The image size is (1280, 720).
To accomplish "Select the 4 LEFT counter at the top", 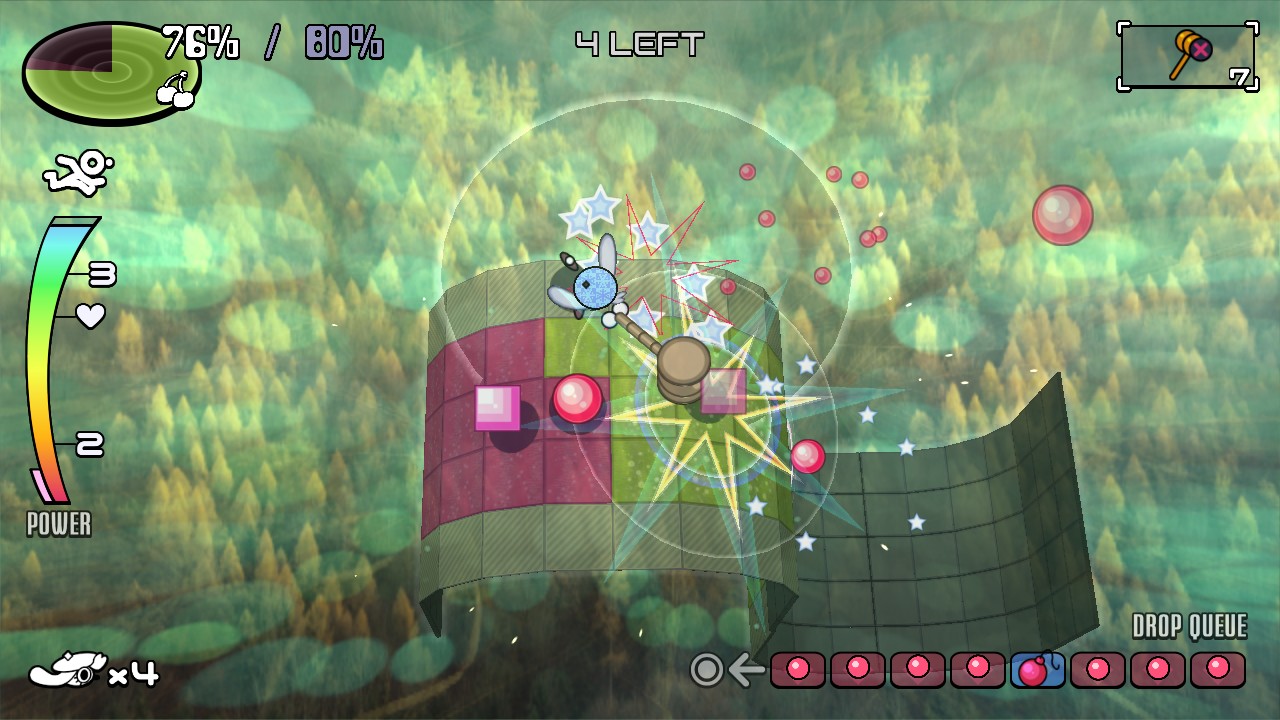I will [637, 42].
